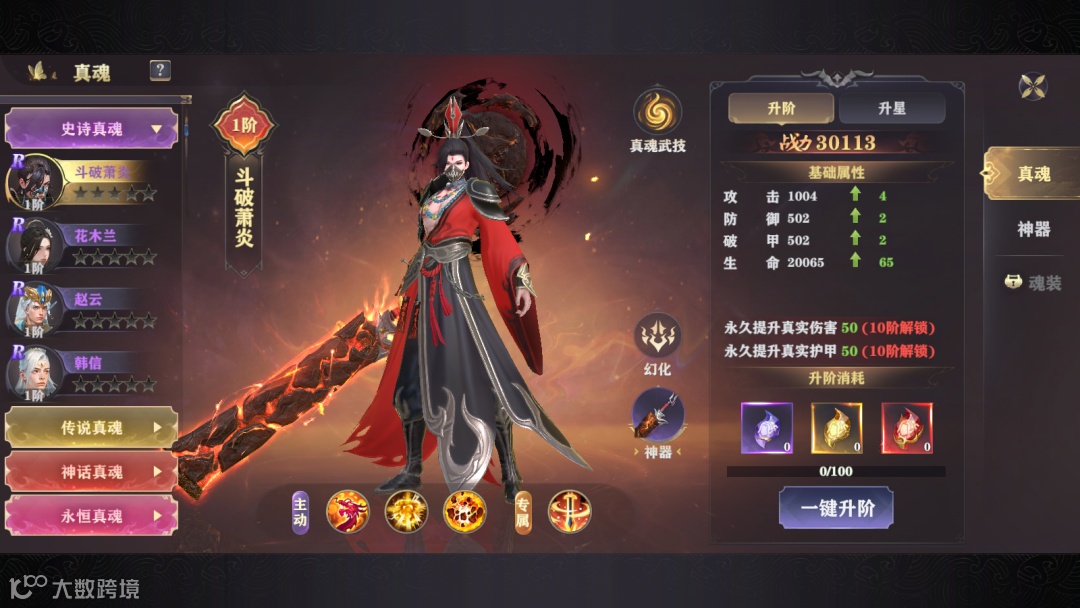The width and height of the screenshot is (1080, 608).
Task: Open the 永恒真魂 category
Action: (92, 516)
